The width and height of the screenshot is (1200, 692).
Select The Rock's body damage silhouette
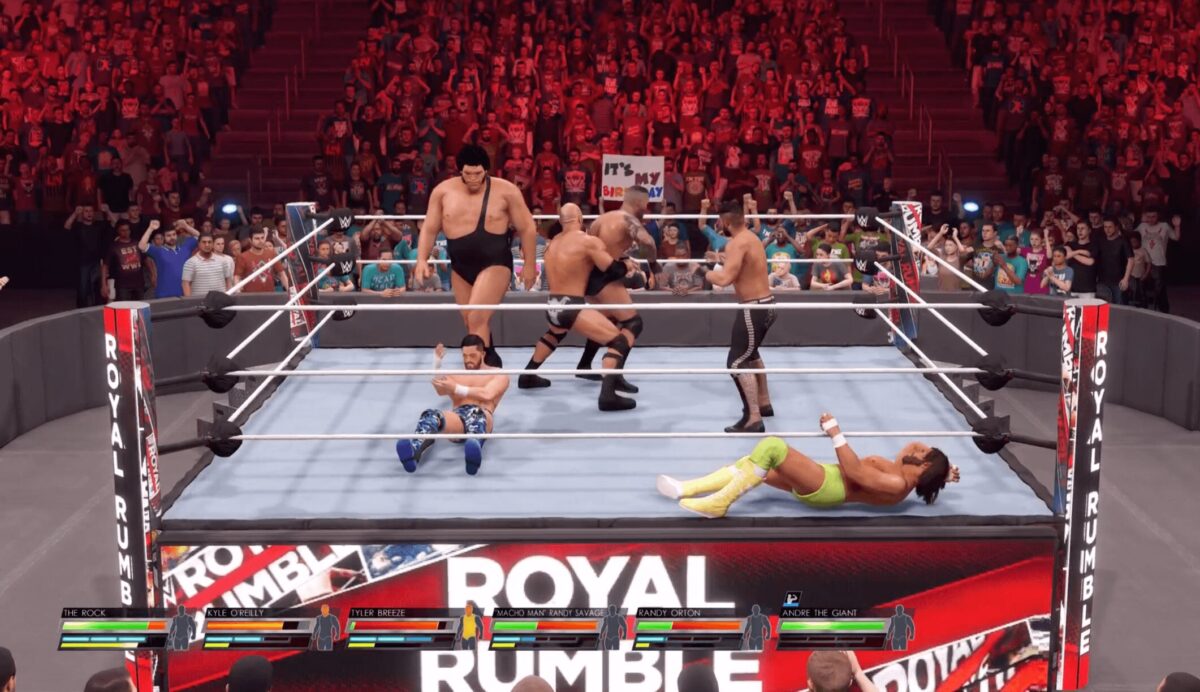181,628
